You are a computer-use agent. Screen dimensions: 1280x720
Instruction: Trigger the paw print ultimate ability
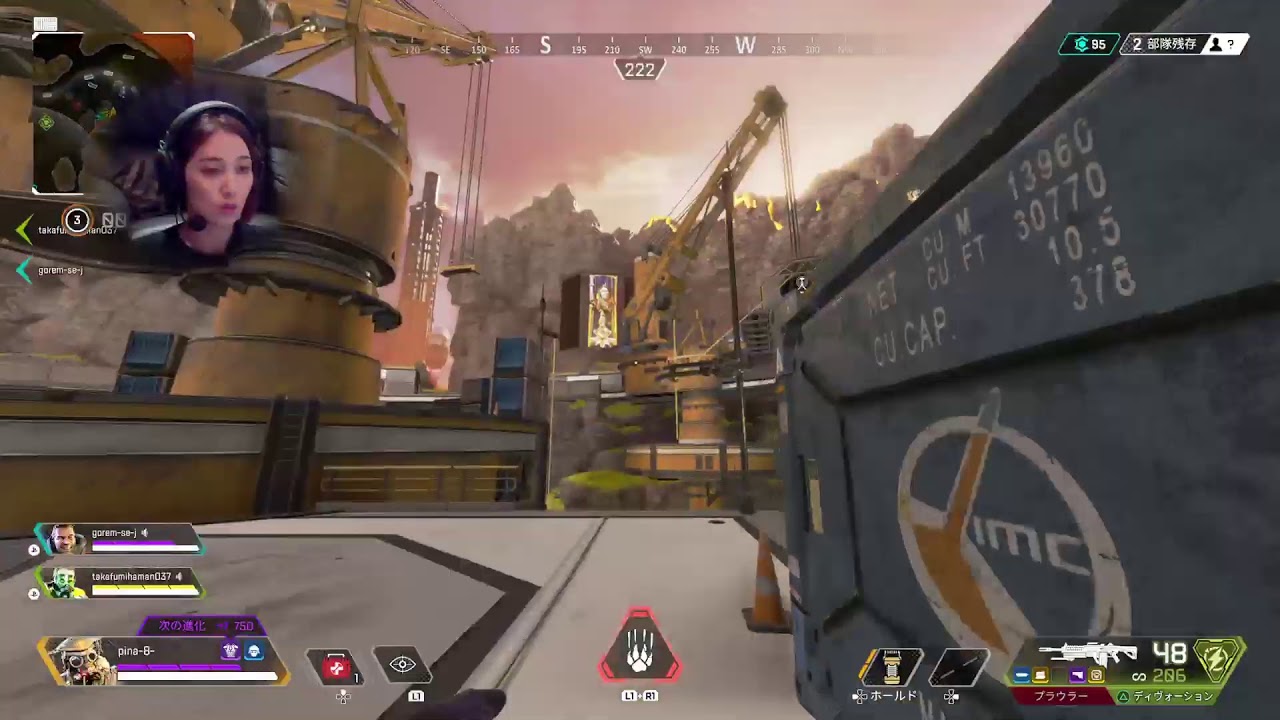point(640,652)
